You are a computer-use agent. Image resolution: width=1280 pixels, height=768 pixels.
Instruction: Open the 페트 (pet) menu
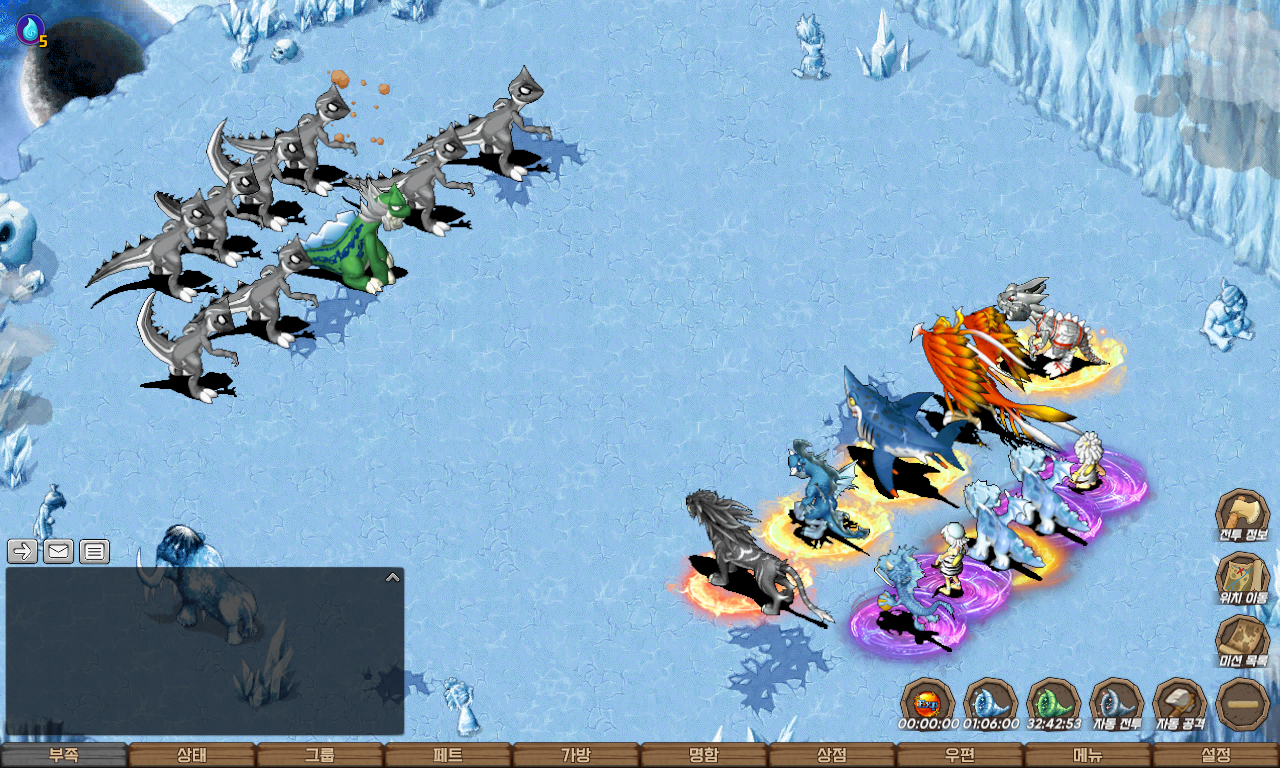point(448,755)
